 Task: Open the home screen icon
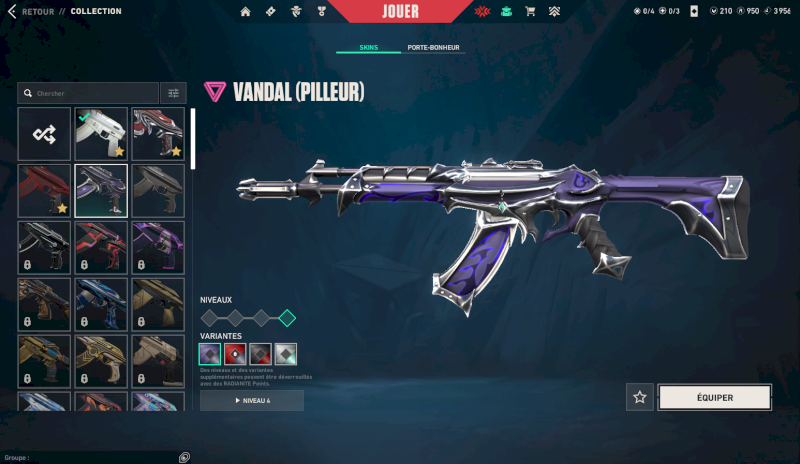click(246, 12)
